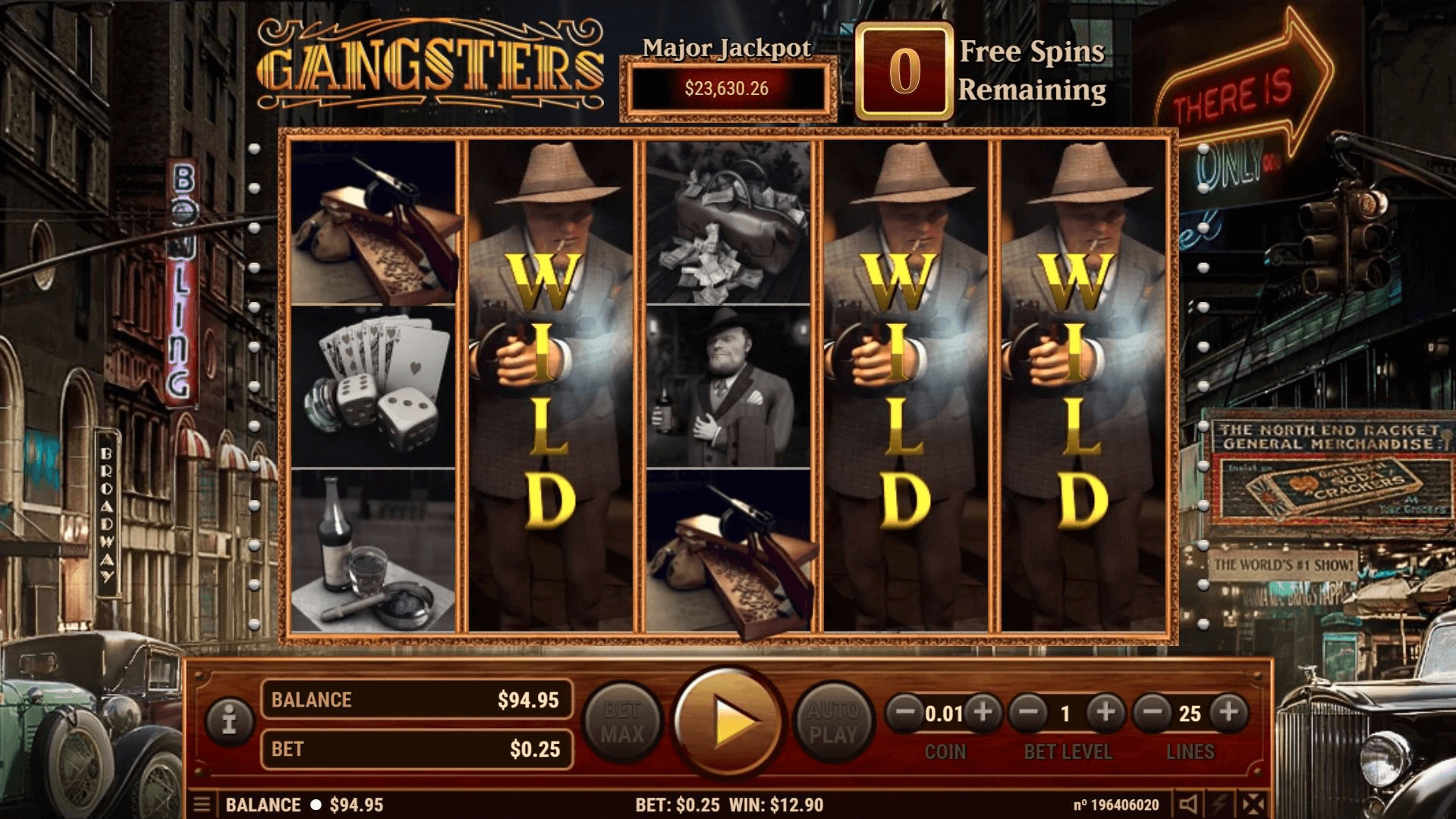Increase the coin value
Screen dimensions: 1456x819
click(983, 713)
